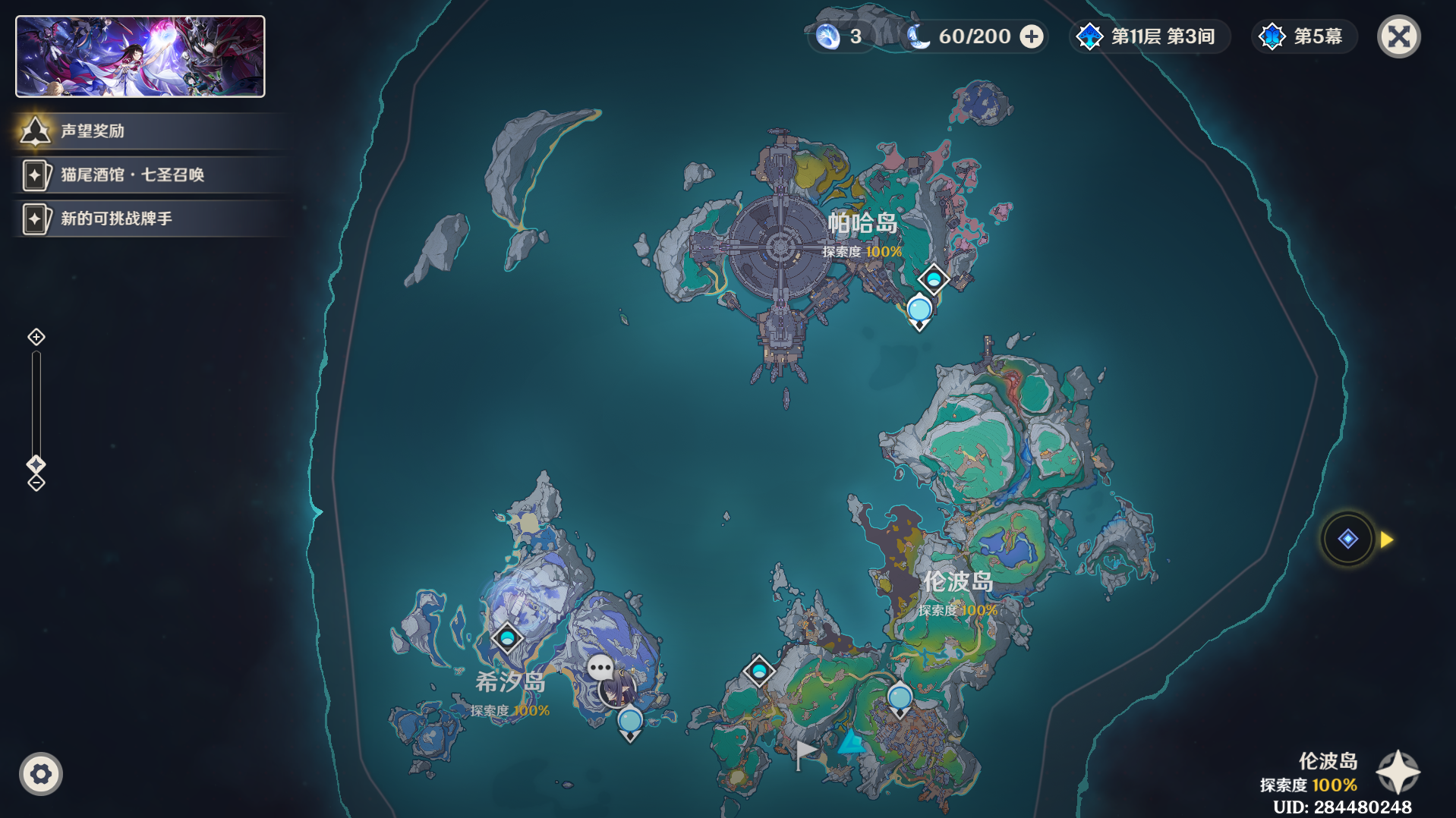Select the 希汐岛 teleport waypoint marker
This screenshot has height=818, width=1456.
click(506, 637)
